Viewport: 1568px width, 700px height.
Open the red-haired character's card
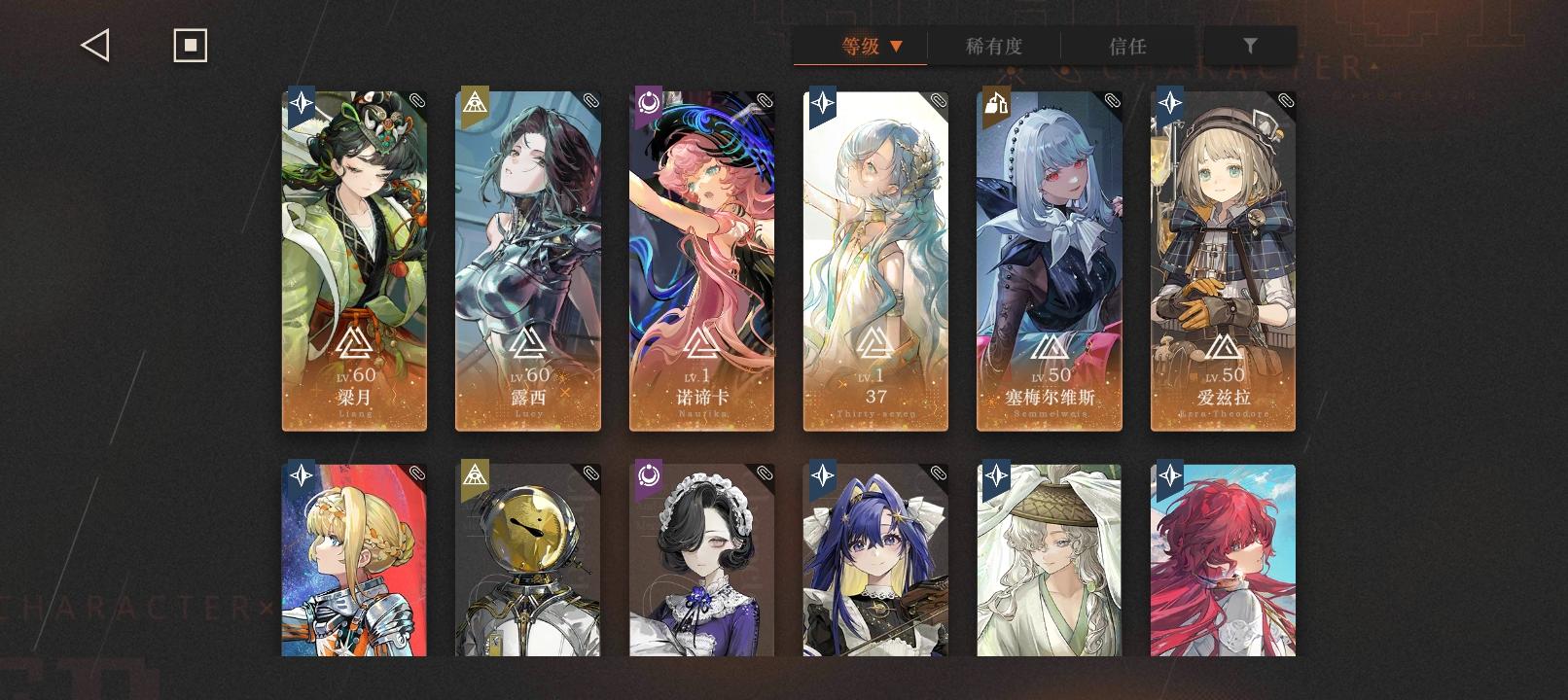tap(1223, 564)
